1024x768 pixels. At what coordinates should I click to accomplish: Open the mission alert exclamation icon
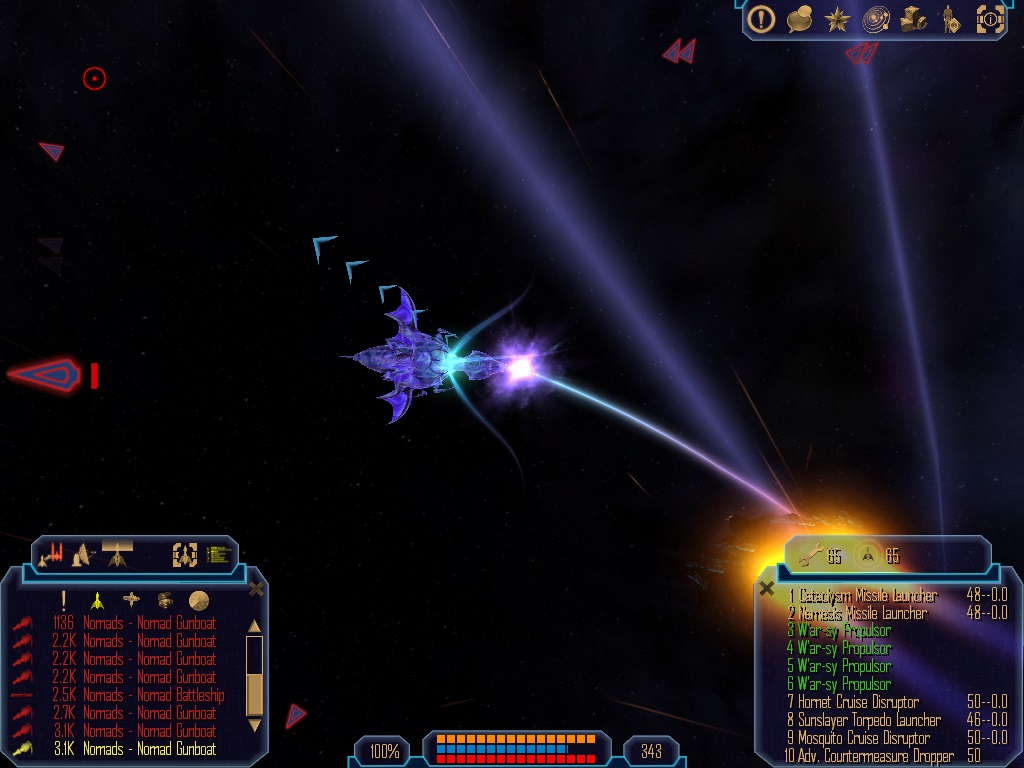(762, 18)
